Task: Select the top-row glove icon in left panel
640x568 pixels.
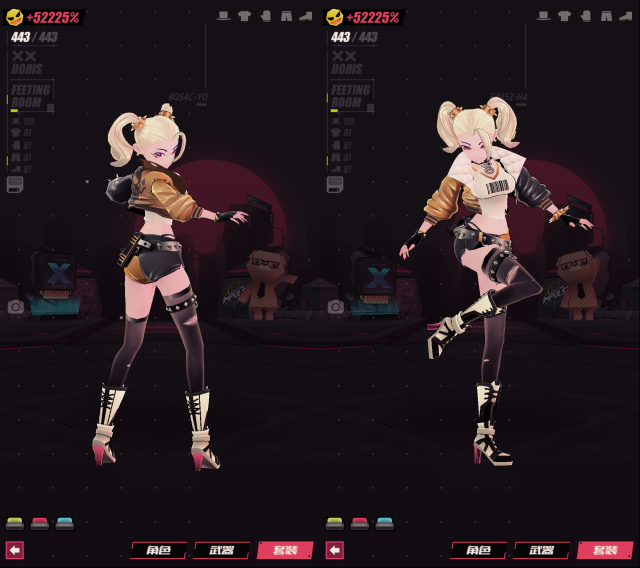Action: tap(265, 16)
